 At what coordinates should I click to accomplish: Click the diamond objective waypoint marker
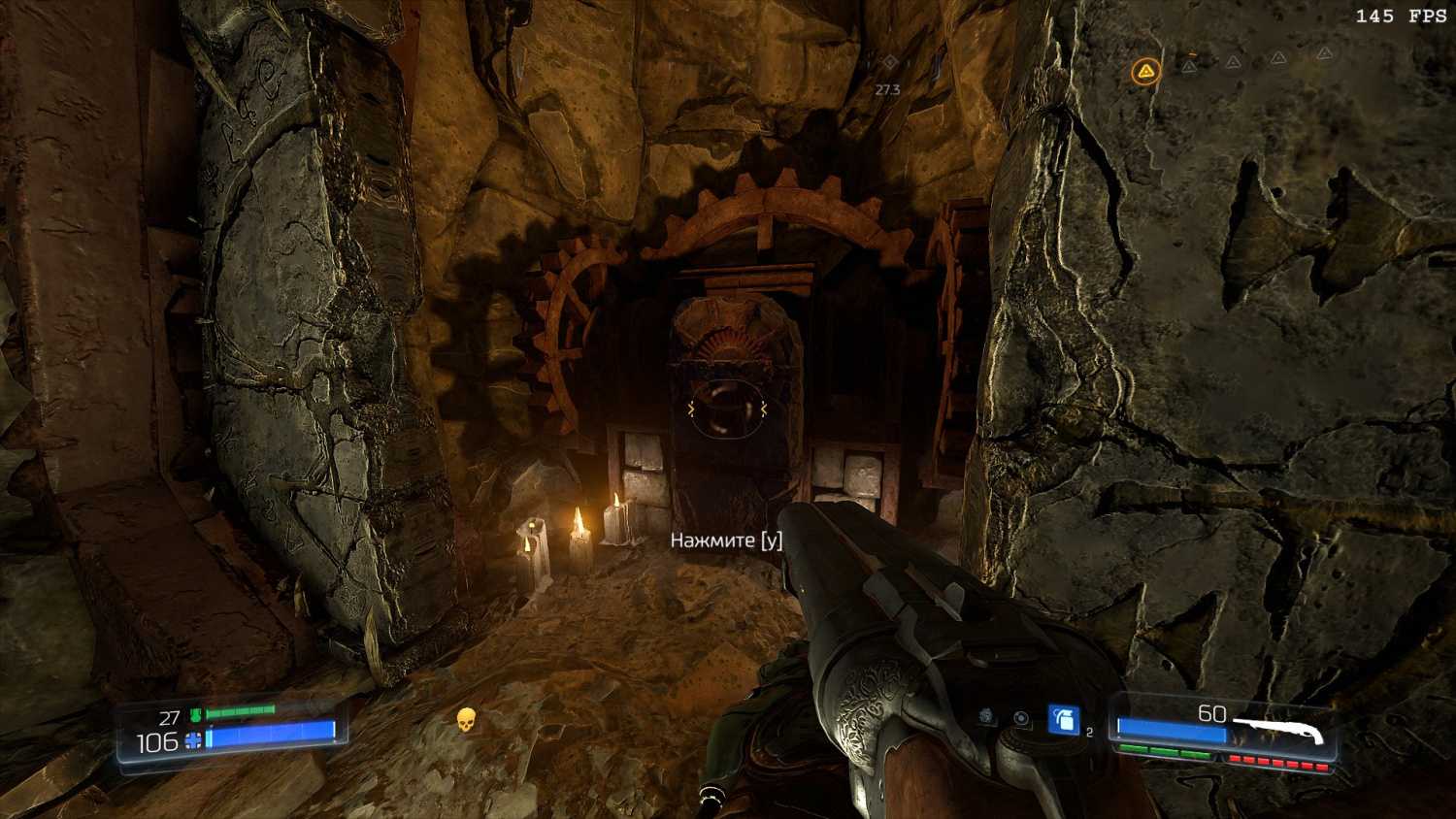[890, 62]
